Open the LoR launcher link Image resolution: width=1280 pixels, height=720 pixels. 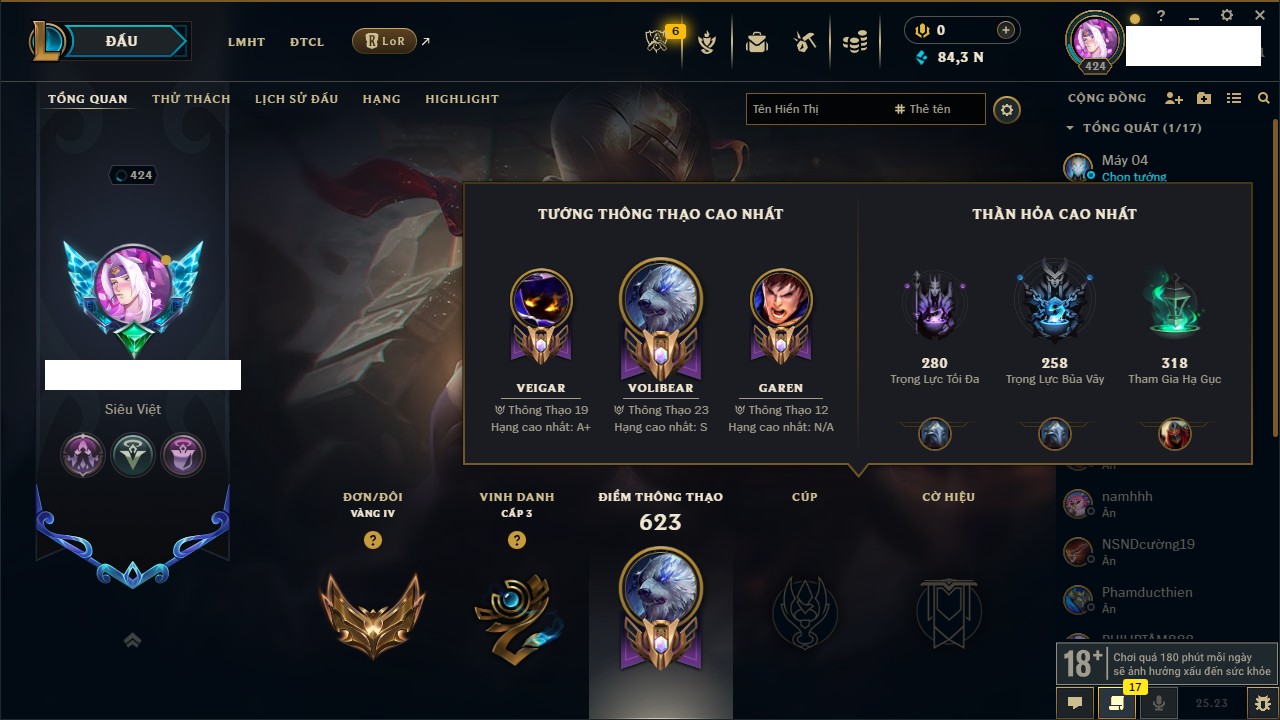385,41
